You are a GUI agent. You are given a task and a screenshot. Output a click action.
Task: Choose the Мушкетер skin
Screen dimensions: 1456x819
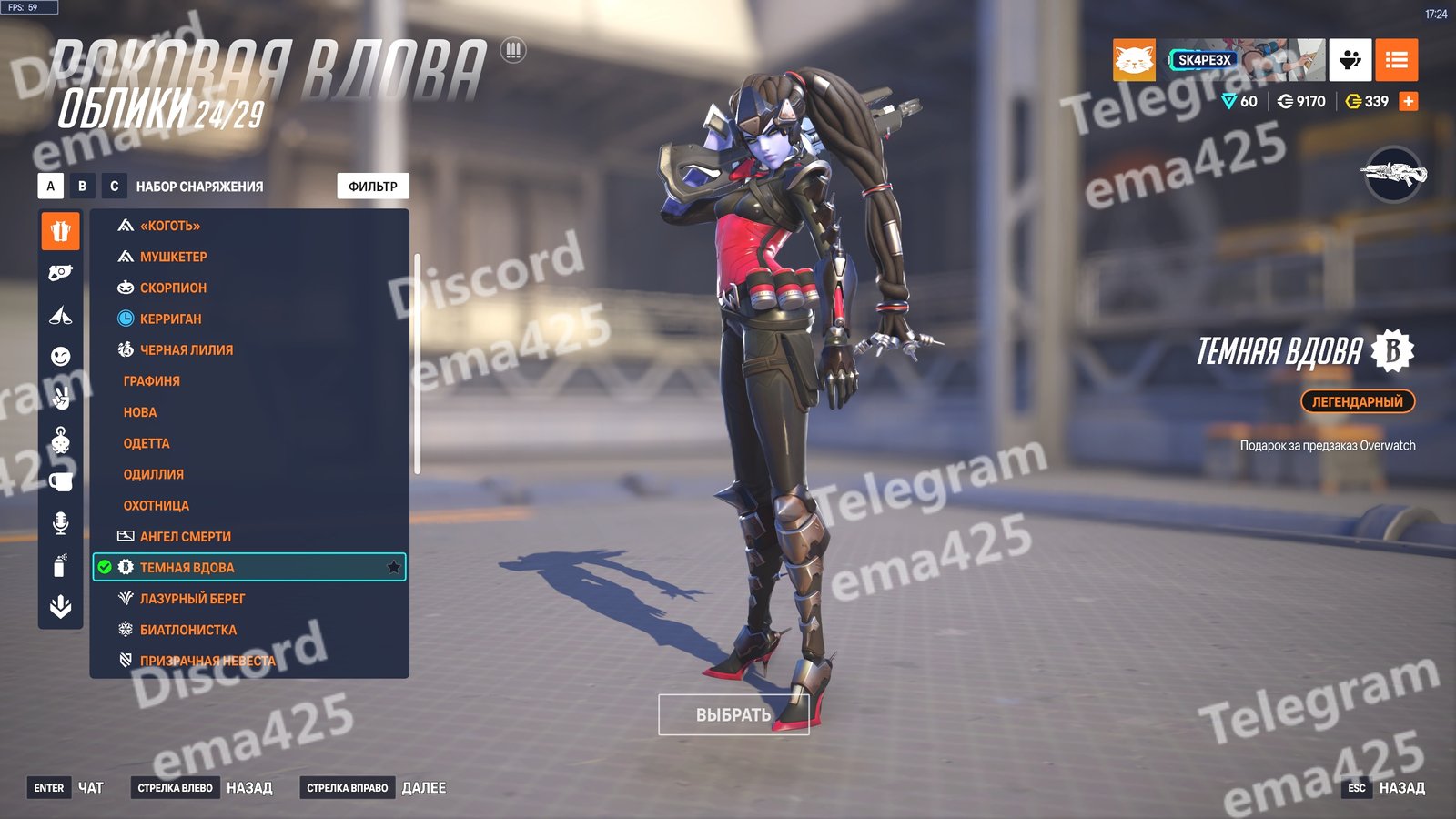coord(173,257)
